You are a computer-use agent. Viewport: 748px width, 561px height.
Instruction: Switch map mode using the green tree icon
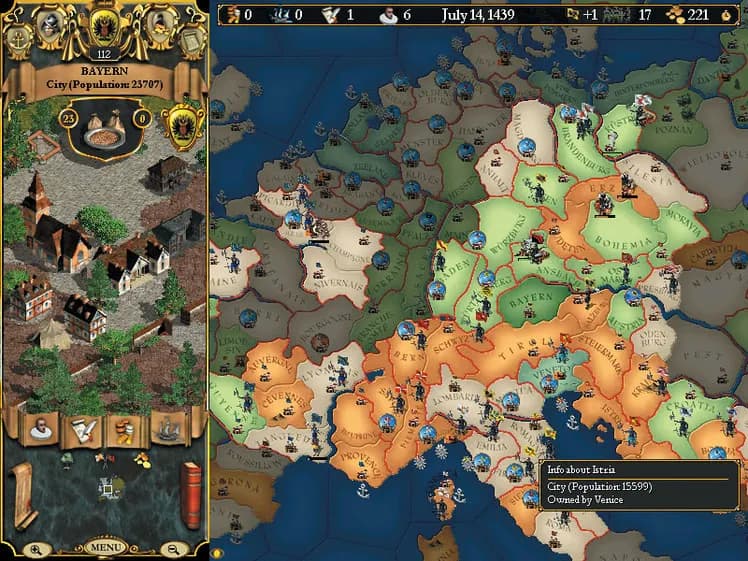(69, 460)
